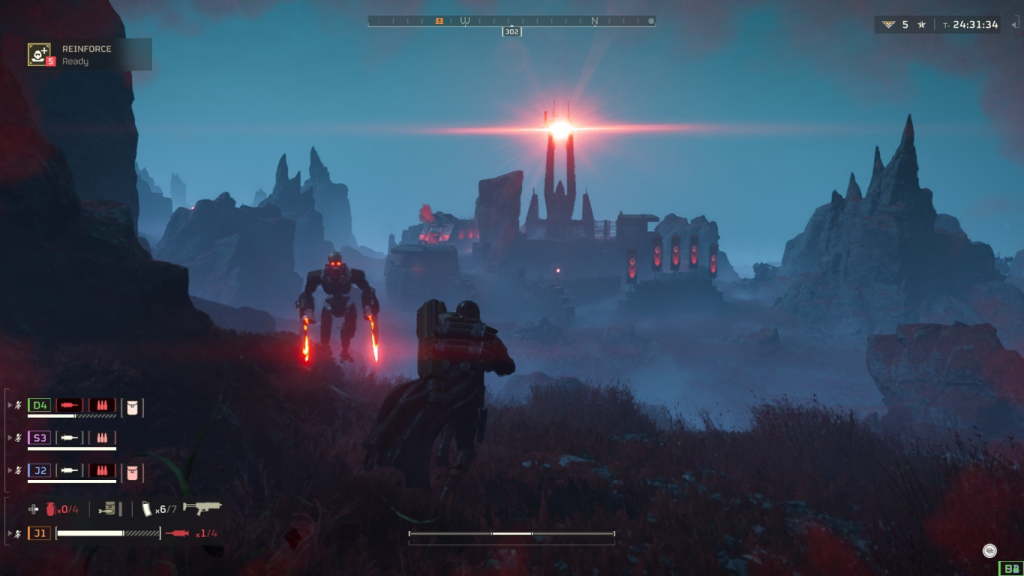Select squad member D4's tag
The width and height of the screenshot is (1024, 576).
click(39, 405)
